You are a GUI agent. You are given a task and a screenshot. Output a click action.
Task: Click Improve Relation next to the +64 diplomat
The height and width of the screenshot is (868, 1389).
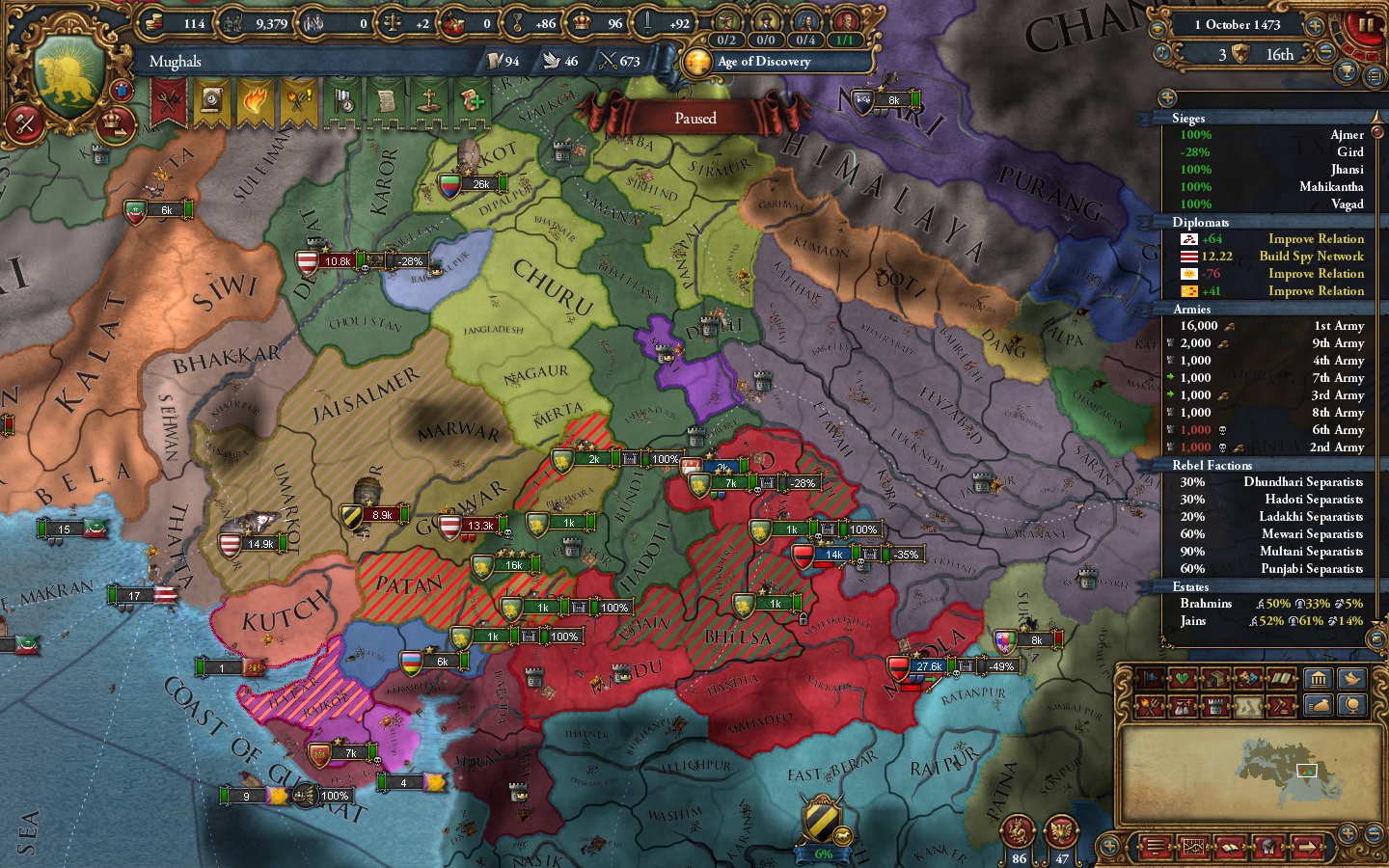[1316, 238]
